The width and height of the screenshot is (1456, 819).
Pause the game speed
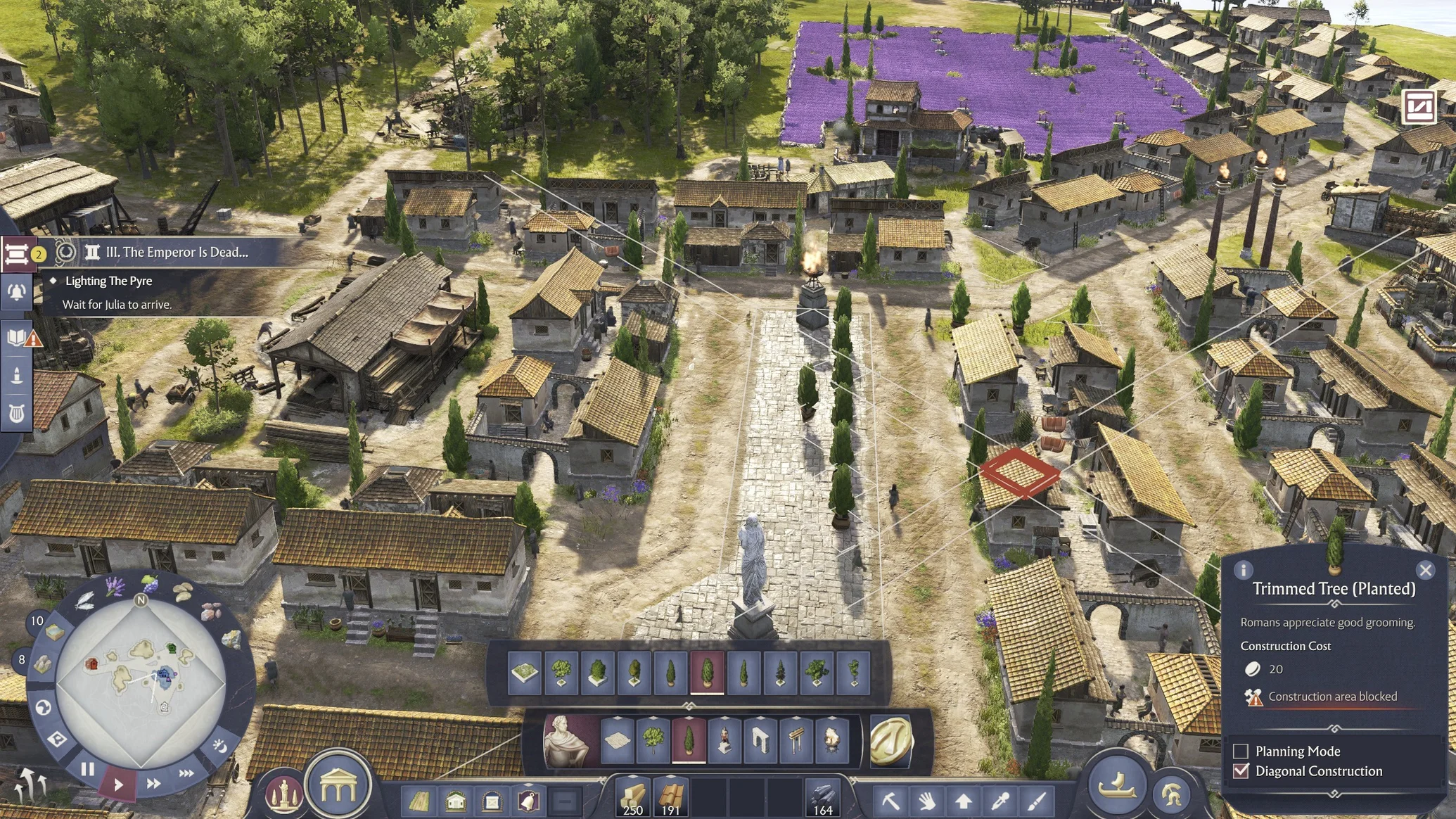[88, 770]
